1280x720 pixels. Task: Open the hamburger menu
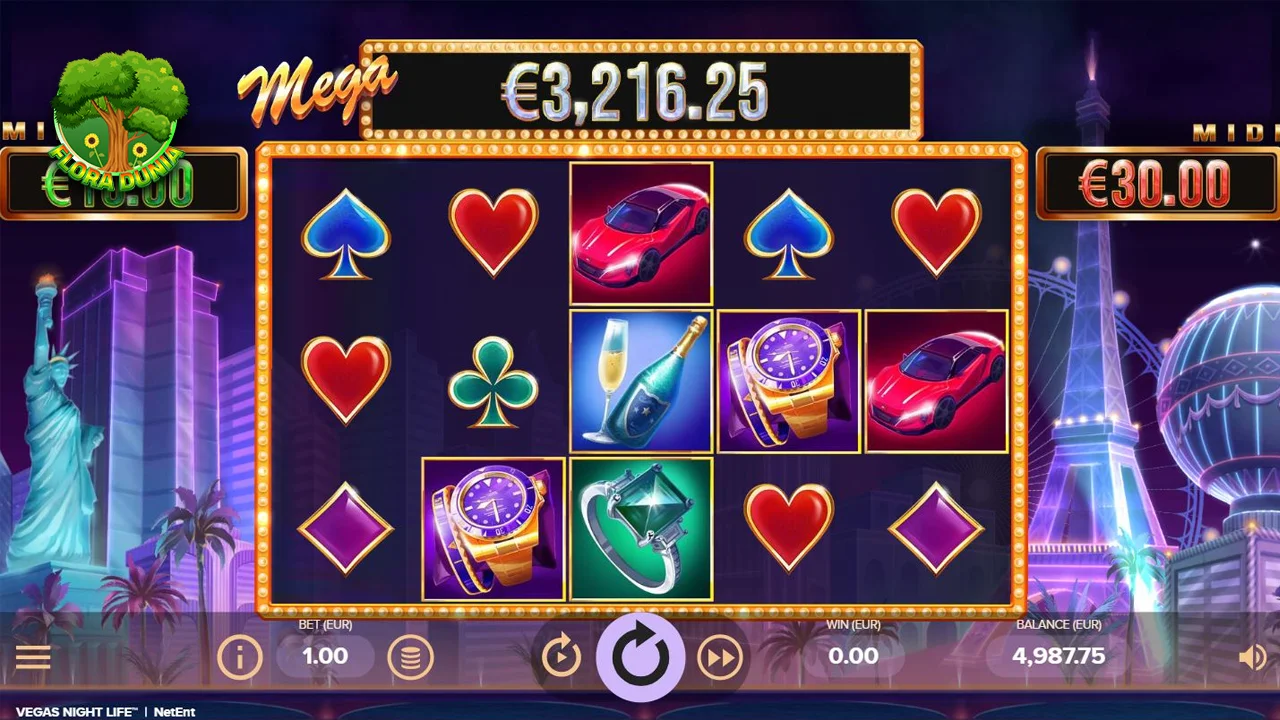point(33,657)
